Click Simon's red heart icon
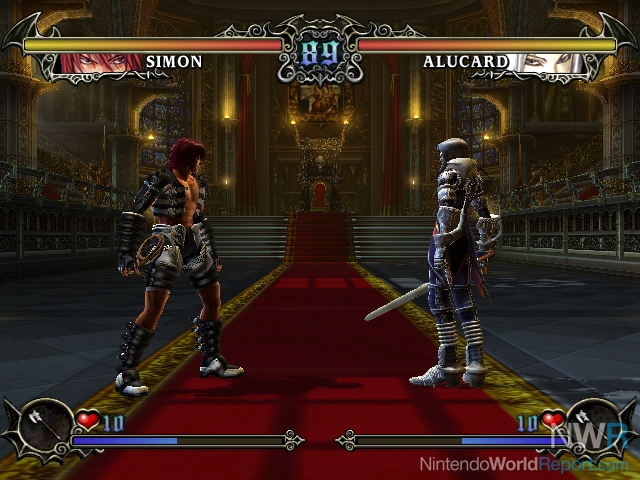640x480 pixels. click(87, 421)
